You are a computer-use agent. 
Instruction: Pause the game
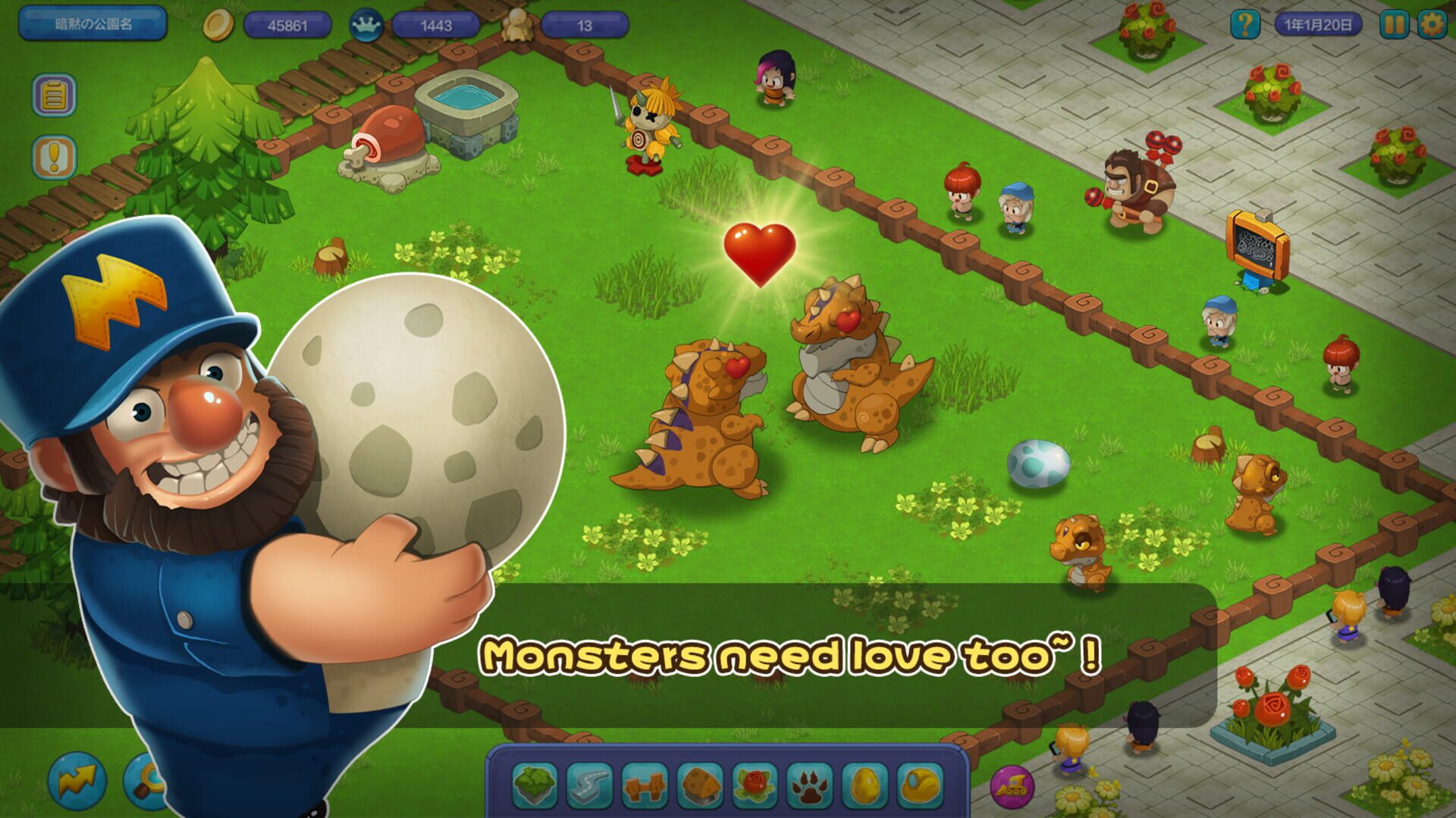tap(1396, 25)
